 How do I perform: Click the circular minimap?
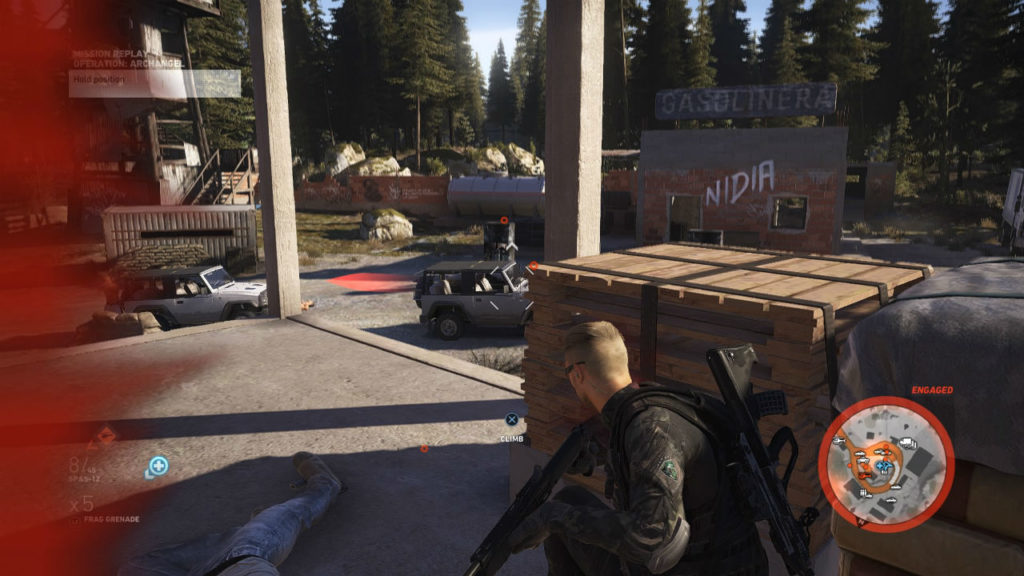[x=886, y=463]
